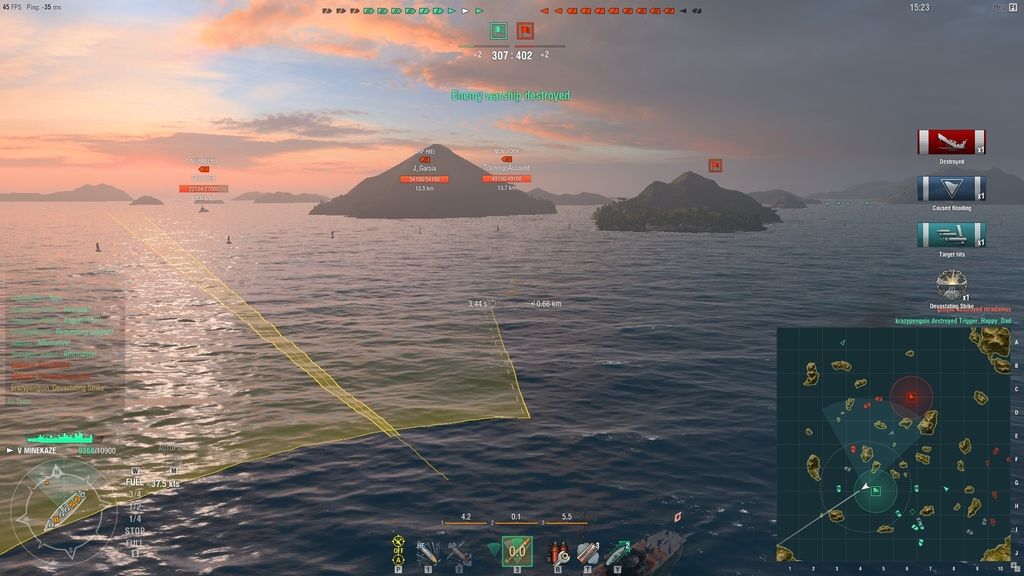The width and height of the screenshot is (1024, 576).
Task: Activate the Engine Boost consumable
Action: [617, 551]
